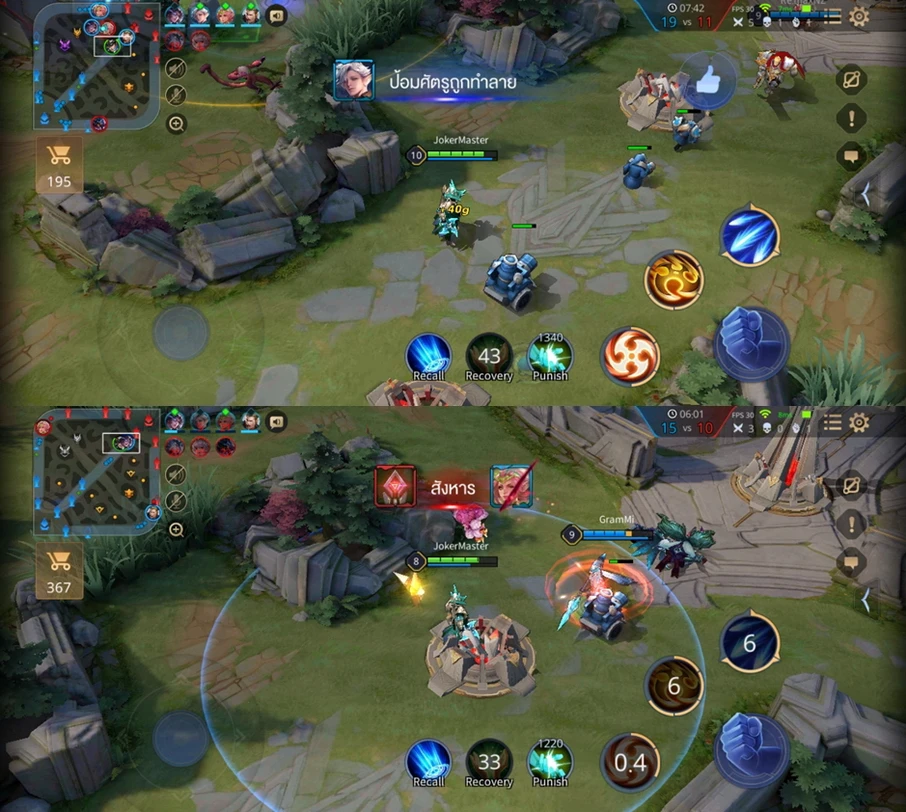The width and height of the screenshot is (906, 812).
Task: Open the shop showing 367 gold
Action: pos(59,571)
